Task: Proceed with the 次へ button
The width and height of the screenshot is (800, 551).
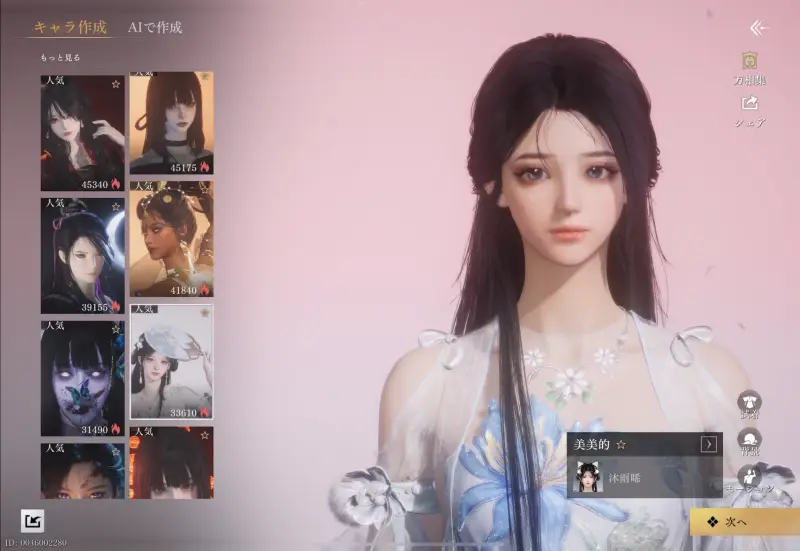Action: 744,521
